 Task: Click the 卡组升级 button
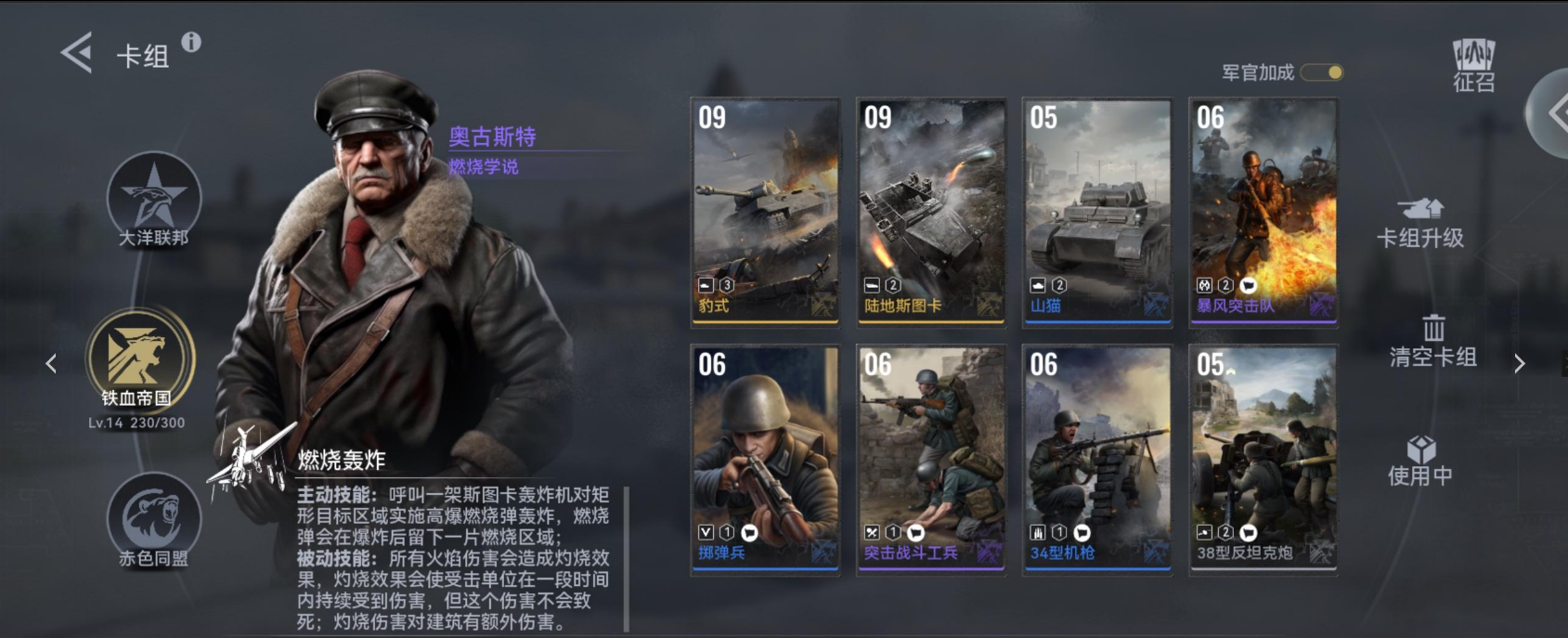point(1419,223)
